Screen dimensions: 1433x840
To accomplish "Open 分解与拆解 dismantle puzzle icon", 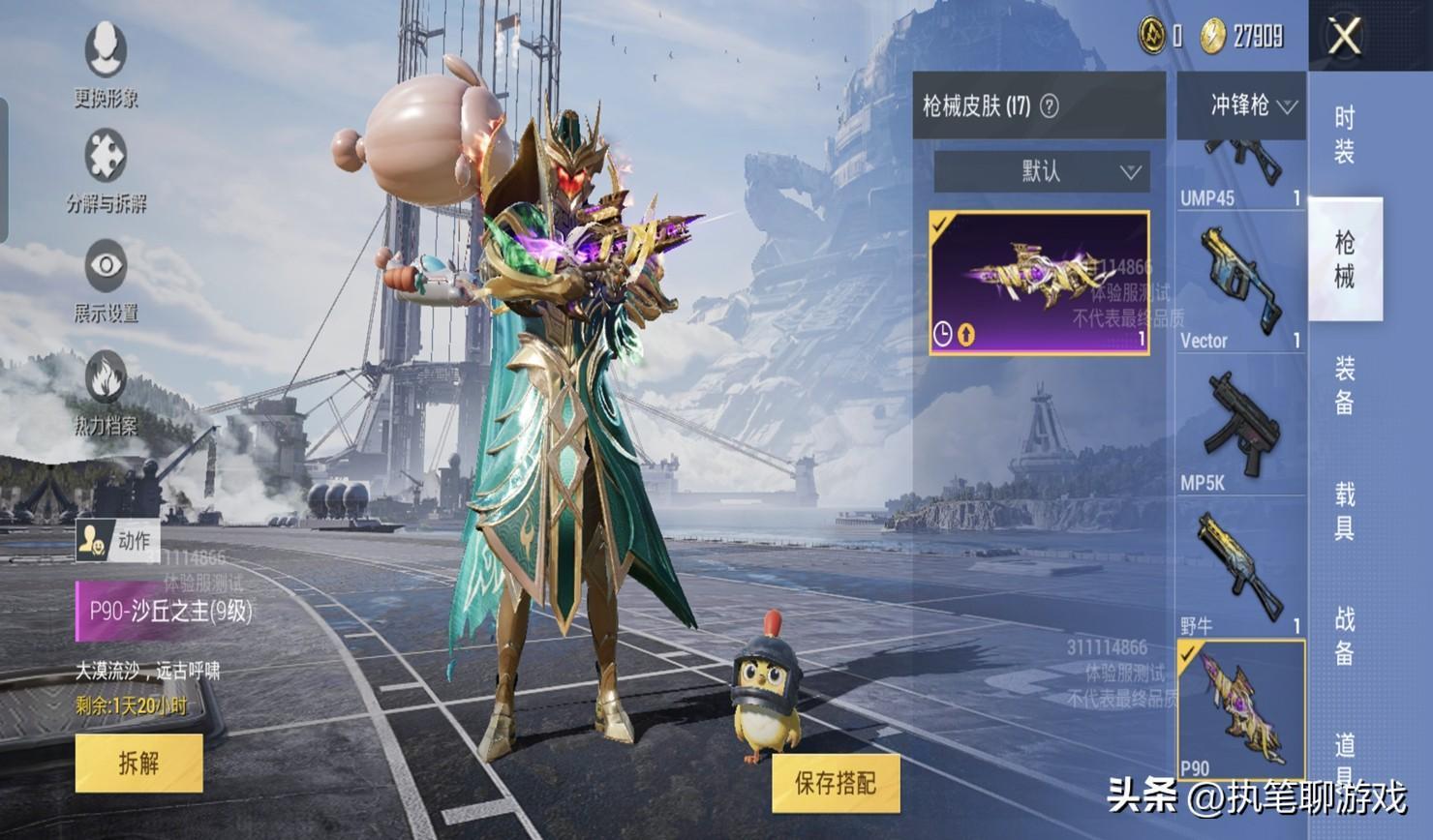I will tap(106, 169).
